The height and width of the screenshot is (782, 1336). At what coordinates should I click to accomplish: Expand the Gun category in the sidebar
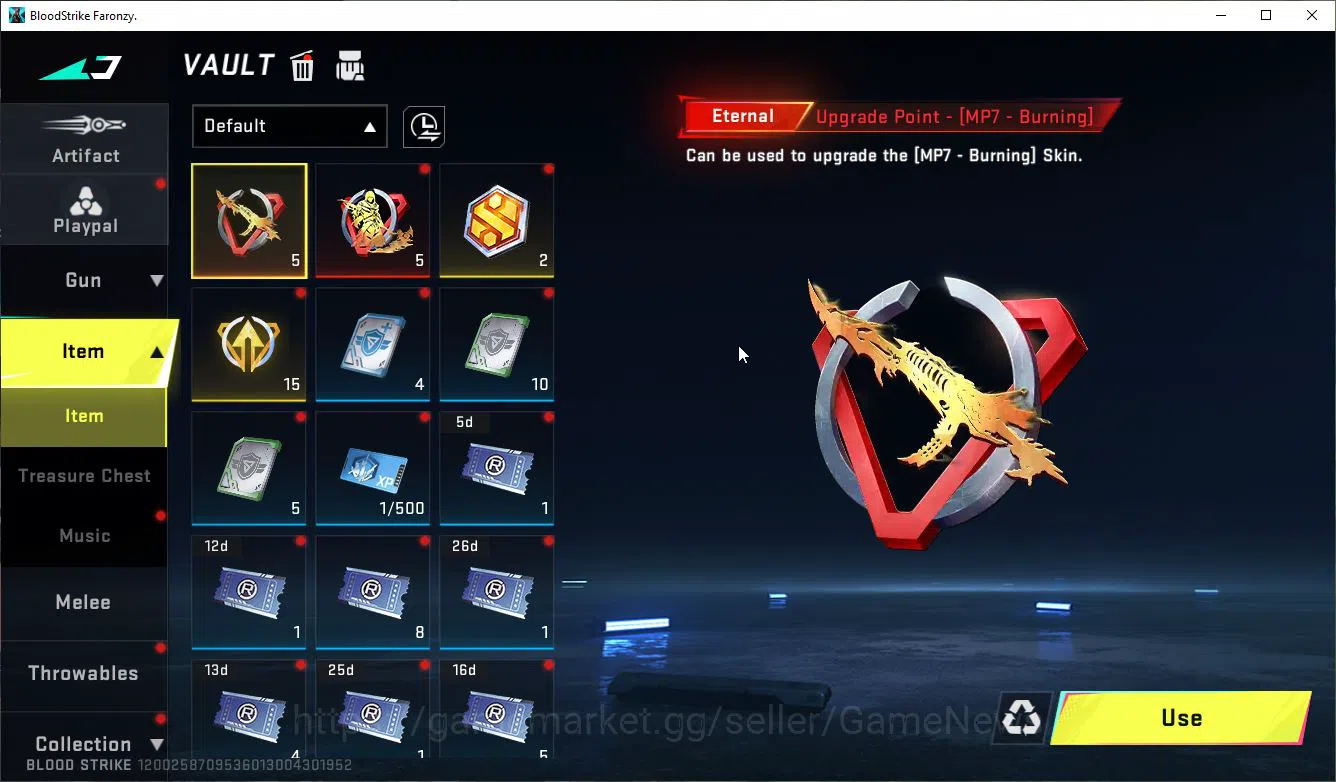click(x=85, y=279)
